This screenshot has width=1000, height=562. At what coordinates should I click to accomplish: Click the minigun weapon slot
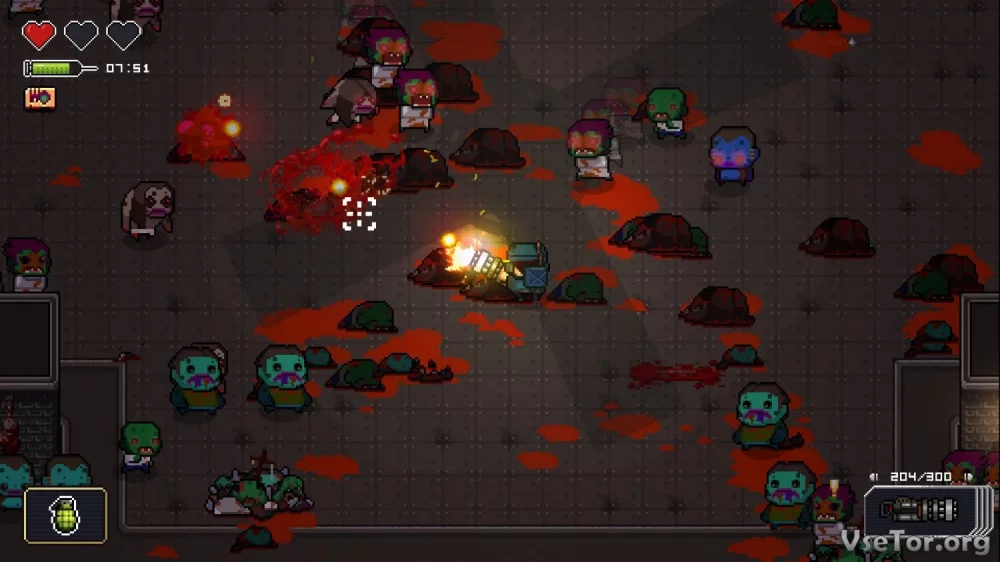click(x=919, y=513)
